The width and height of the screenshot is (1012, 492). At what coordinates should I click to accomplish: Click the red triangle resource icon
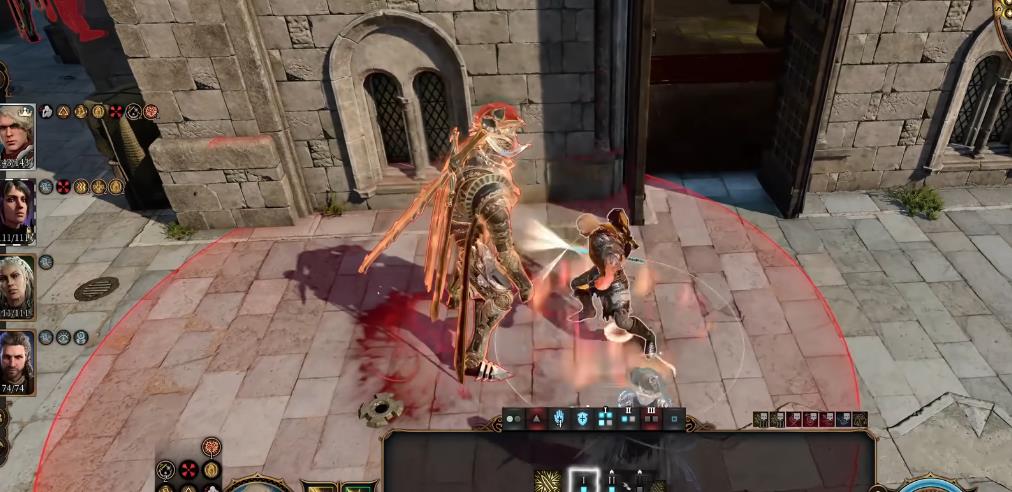(x=537, y=420)
